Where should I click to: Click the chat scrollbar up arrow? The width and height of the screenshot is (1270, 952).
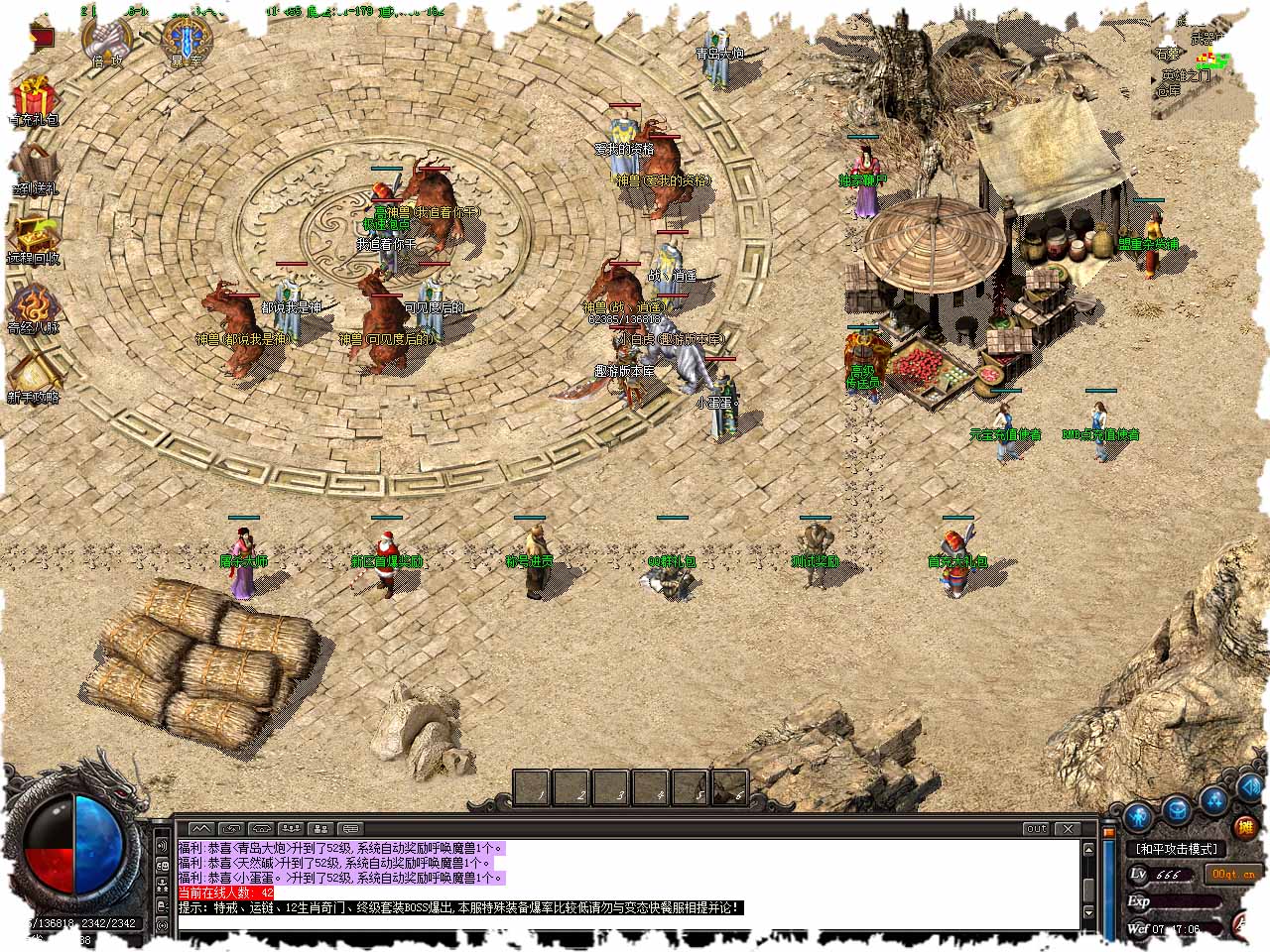click(x=1088, y=849)
